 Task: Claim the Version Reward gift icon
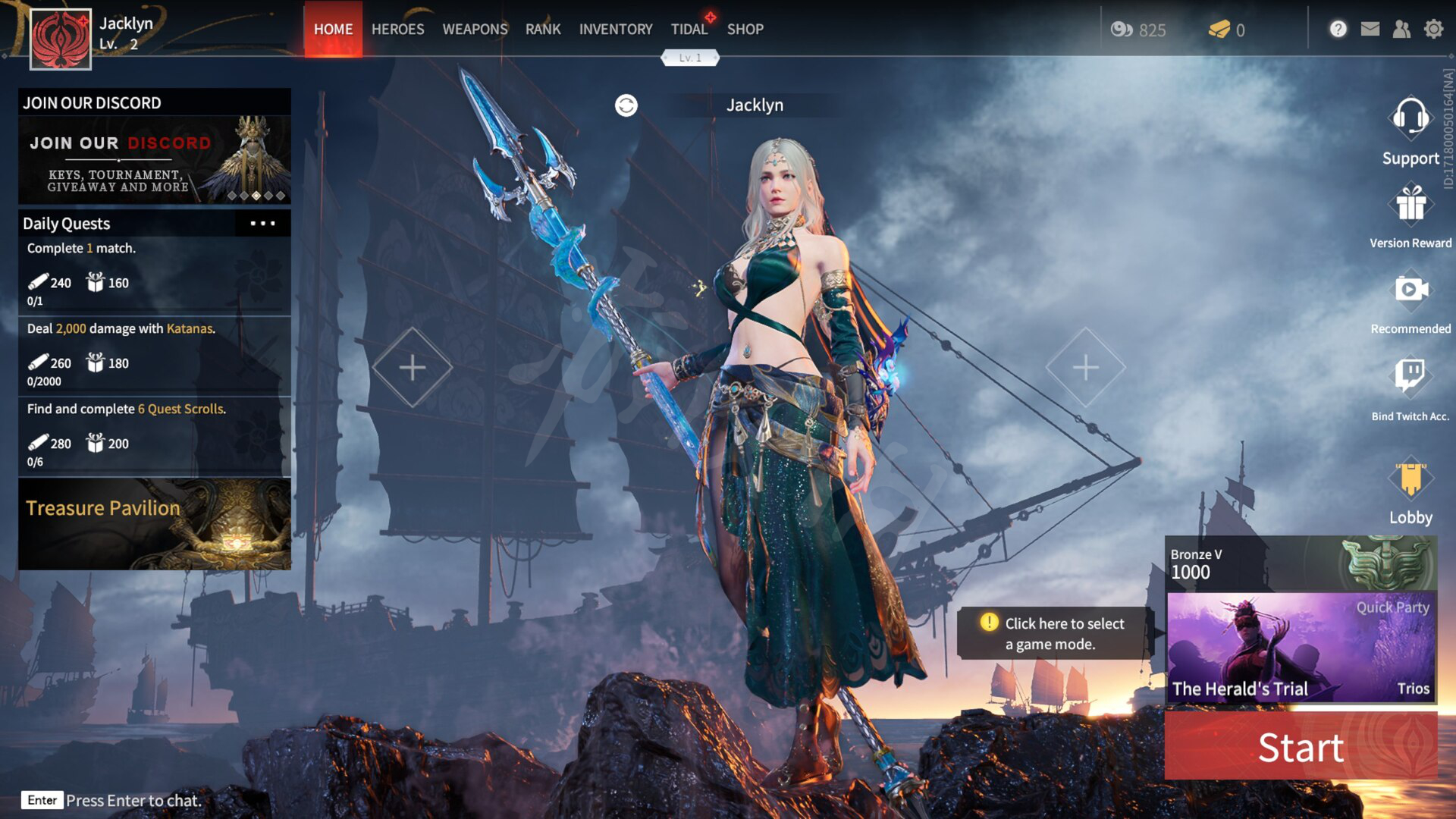[1410, 205]
